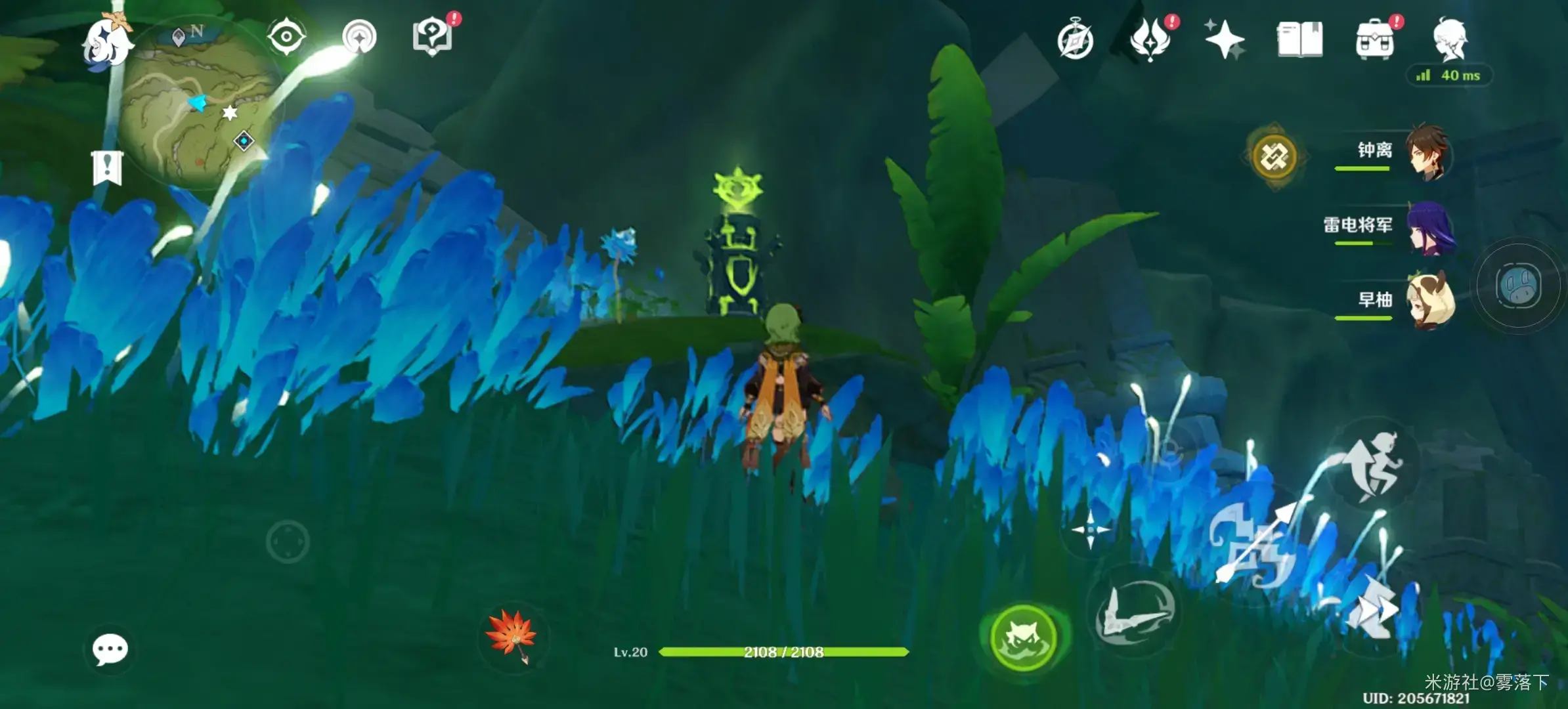This screenshot has height=709, width=1568.
Task: Open the quest banner with exclamation mark
Action: (107, 168)
